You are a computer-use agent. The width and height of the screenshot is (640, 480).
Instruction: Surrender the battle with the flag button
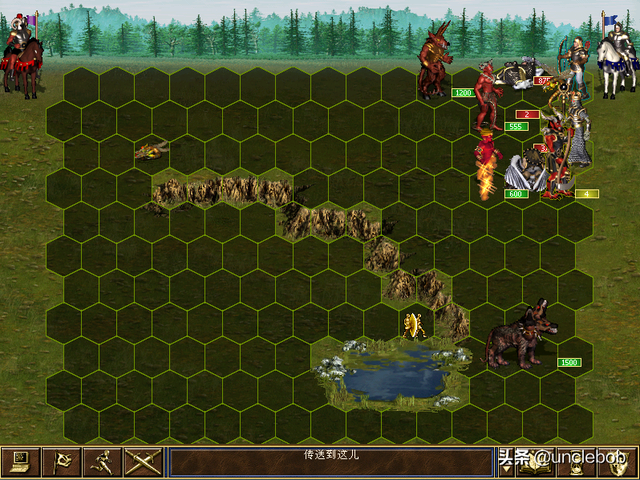(60, 461)
